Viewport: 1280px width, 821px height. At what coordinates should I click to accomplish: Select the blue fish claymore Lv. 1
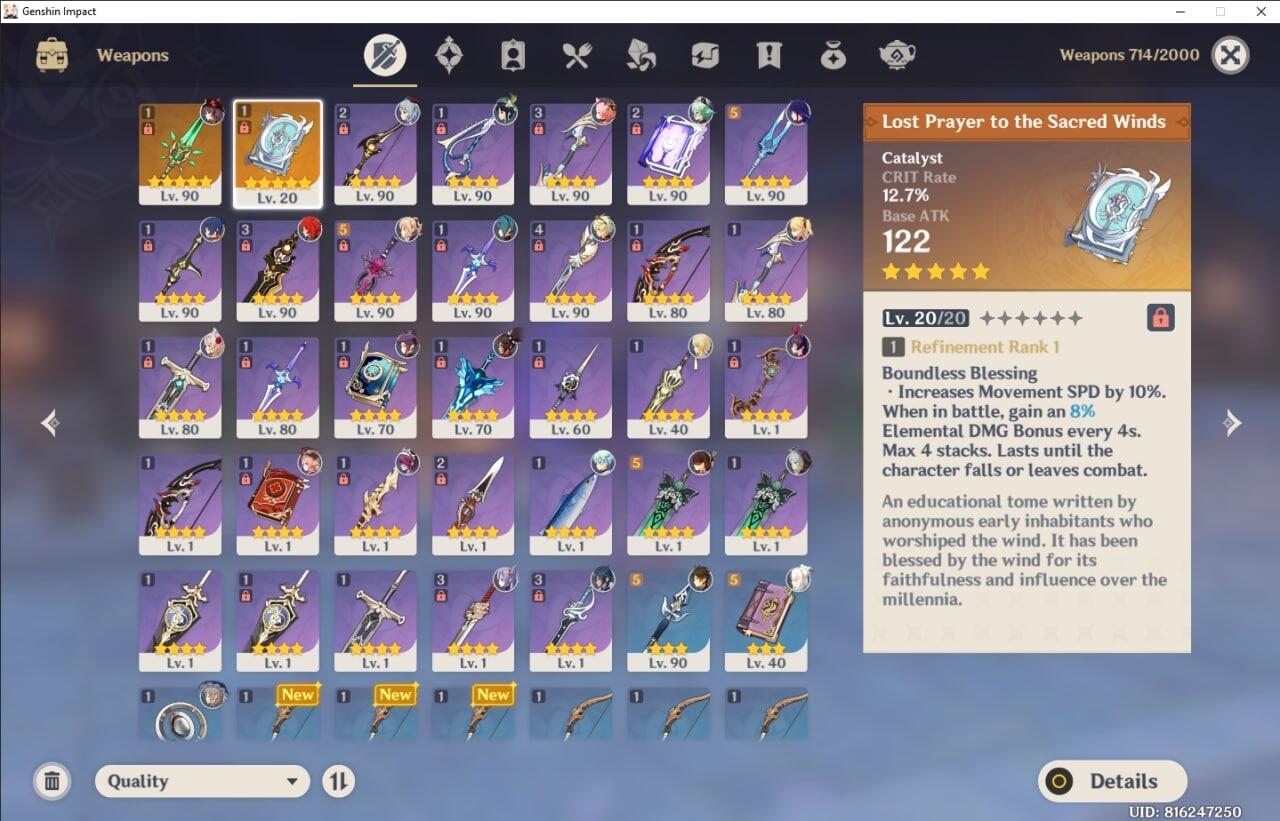[x=571, y=504]
